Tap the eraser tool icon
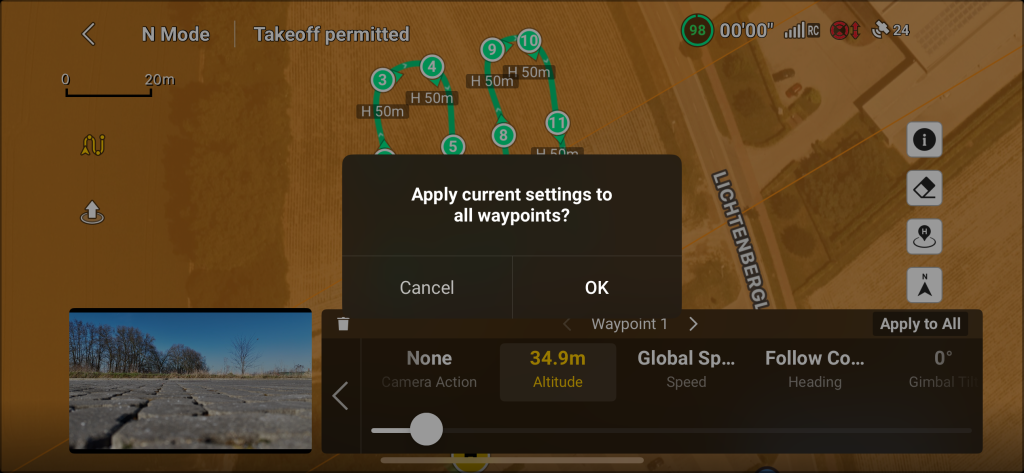 924,188
